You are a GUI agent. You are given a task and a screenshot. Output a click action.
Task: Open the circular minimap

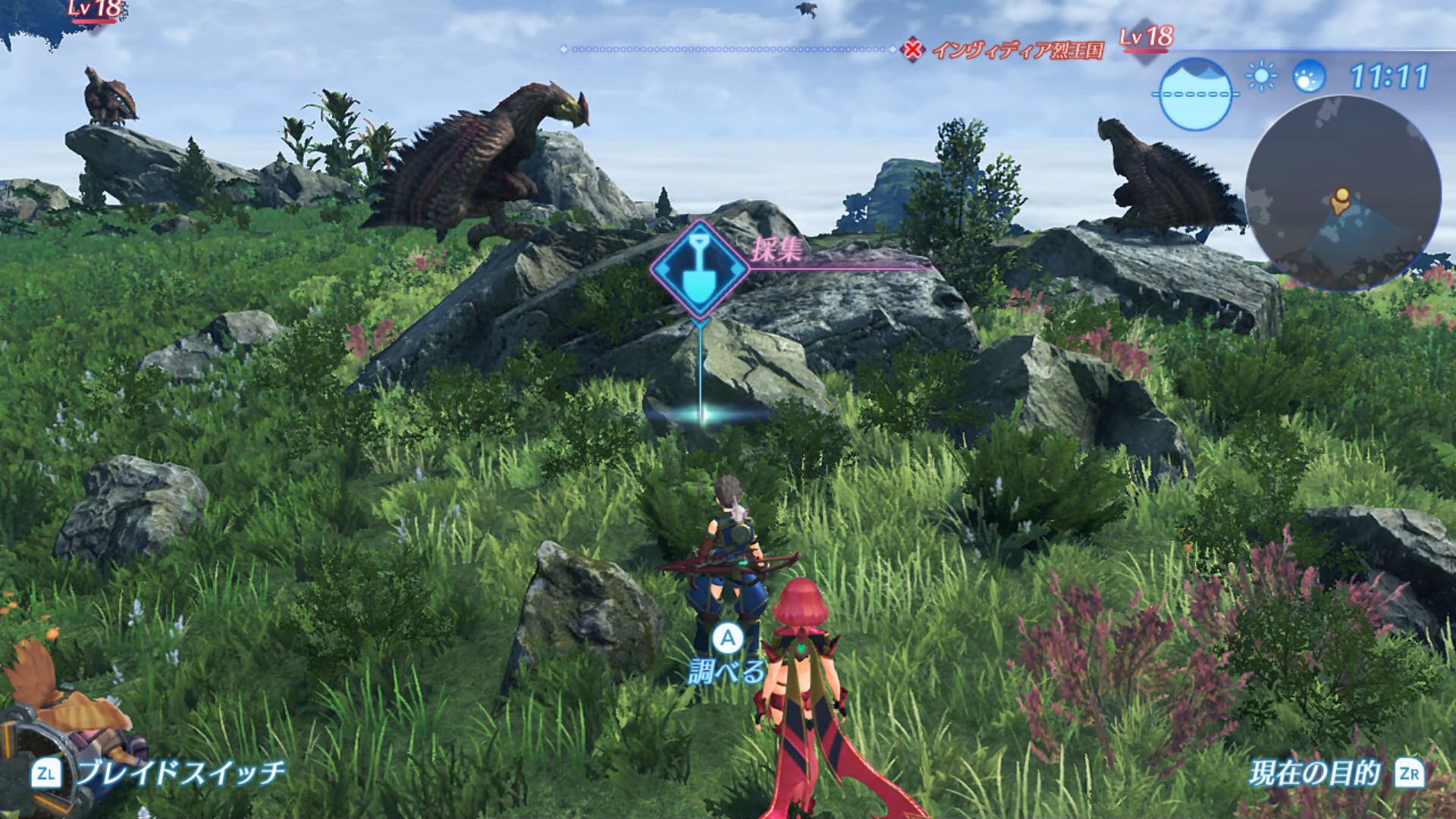1343,193
